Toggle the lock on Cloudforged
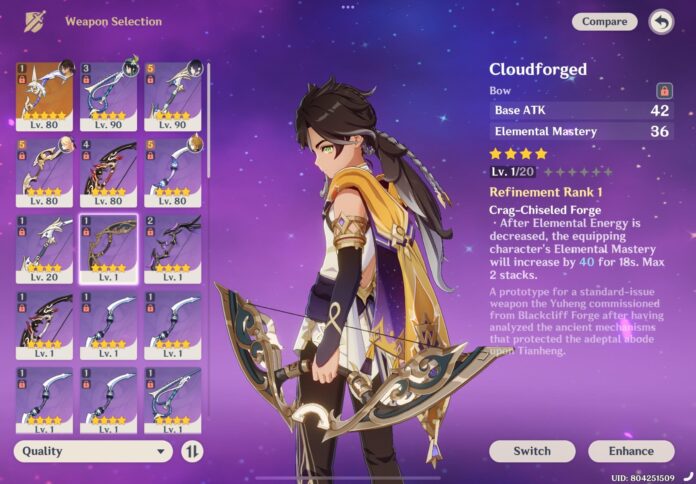 pyautogui.click(x=664, y=91)
